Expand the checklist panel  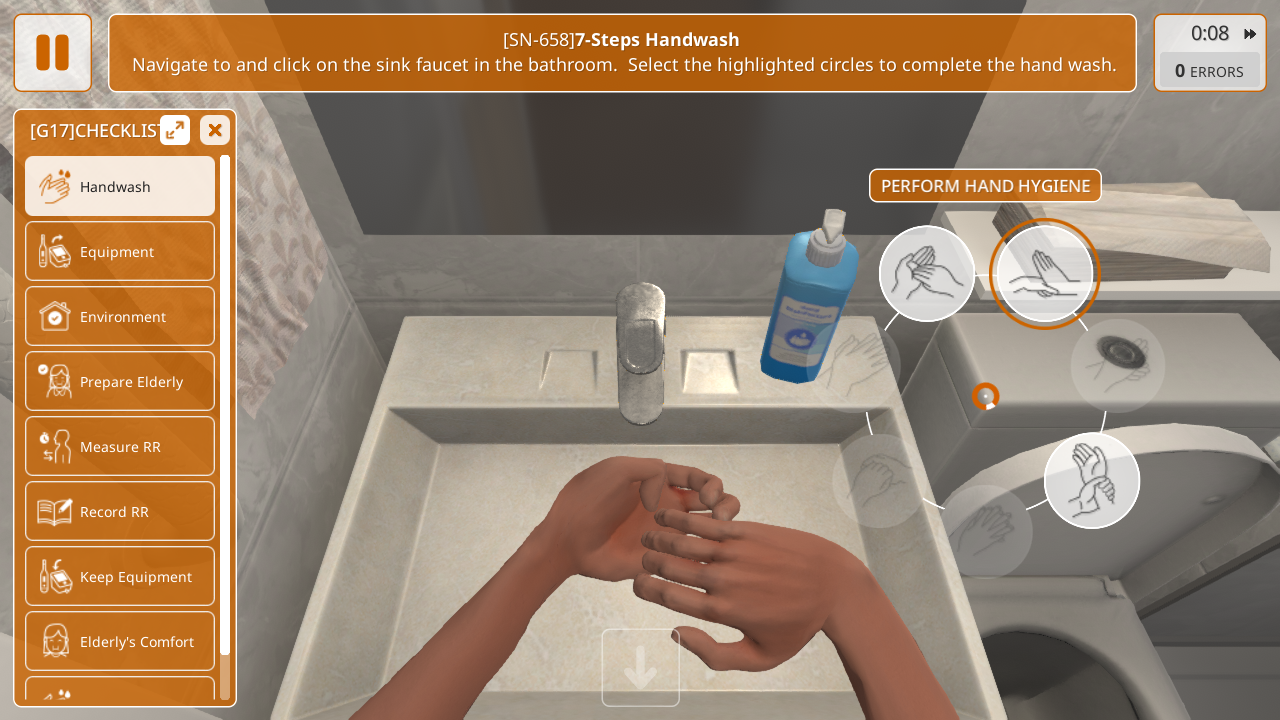(x=175, y=130)
